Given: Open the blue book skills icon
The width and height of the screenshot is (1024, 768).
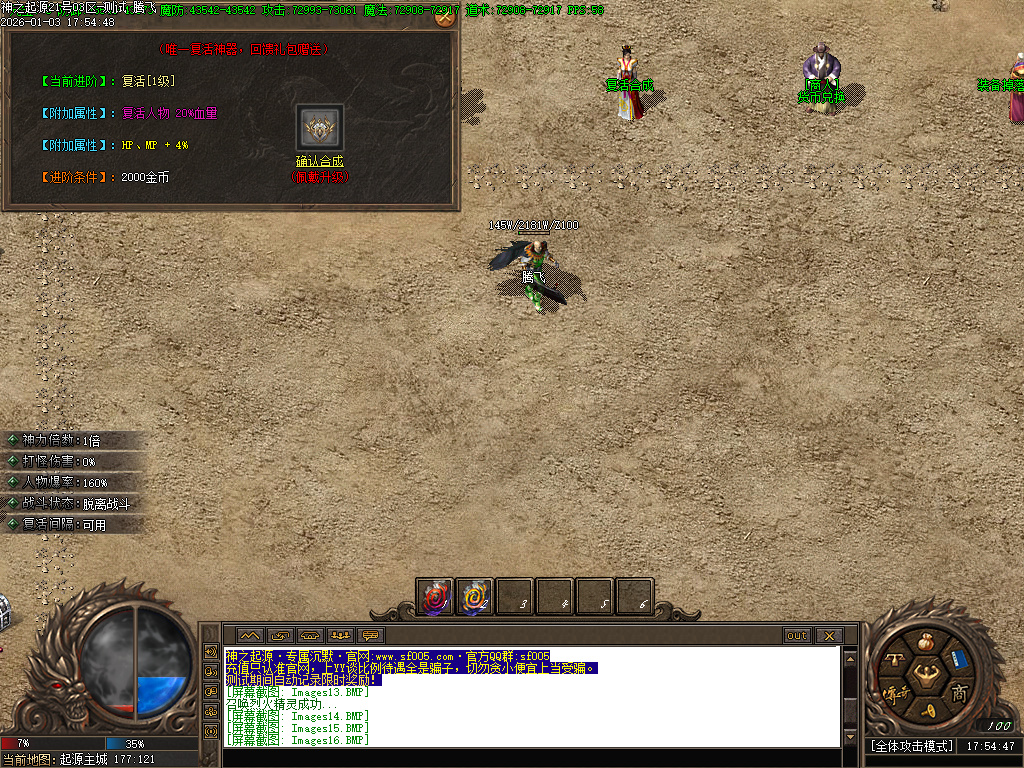Looking at the screenshot, I should pyautogui.click(x=959, y=659).
